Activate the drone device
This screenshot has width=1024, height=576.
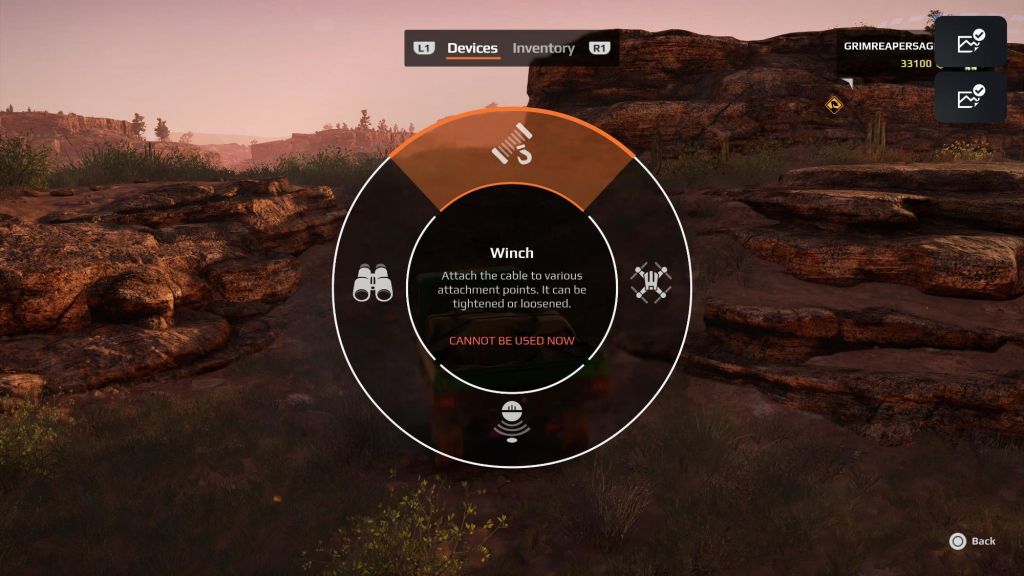click(652, 283)
